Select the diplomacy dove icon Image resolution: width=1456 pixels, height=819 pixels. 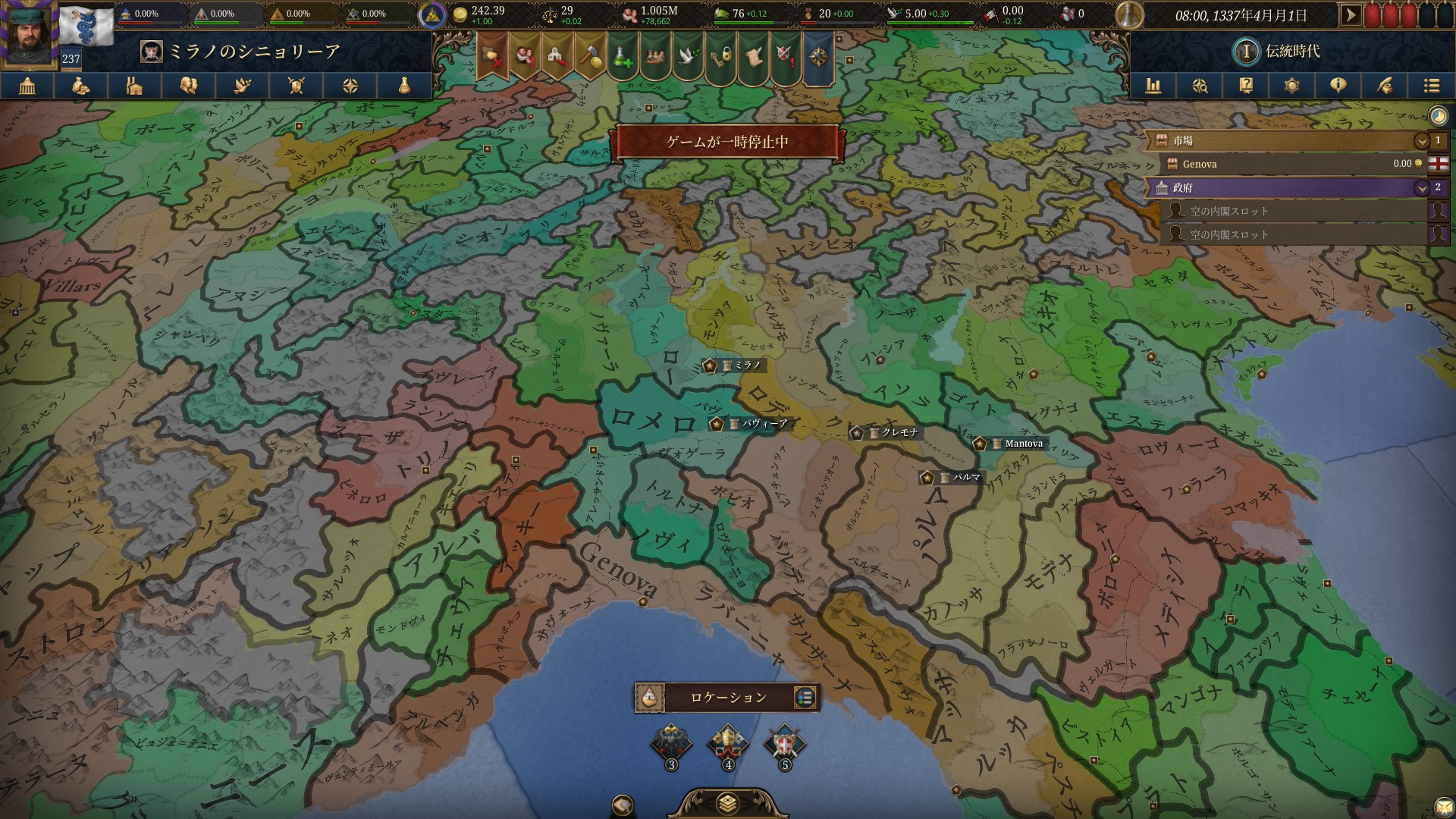point(242,86)
